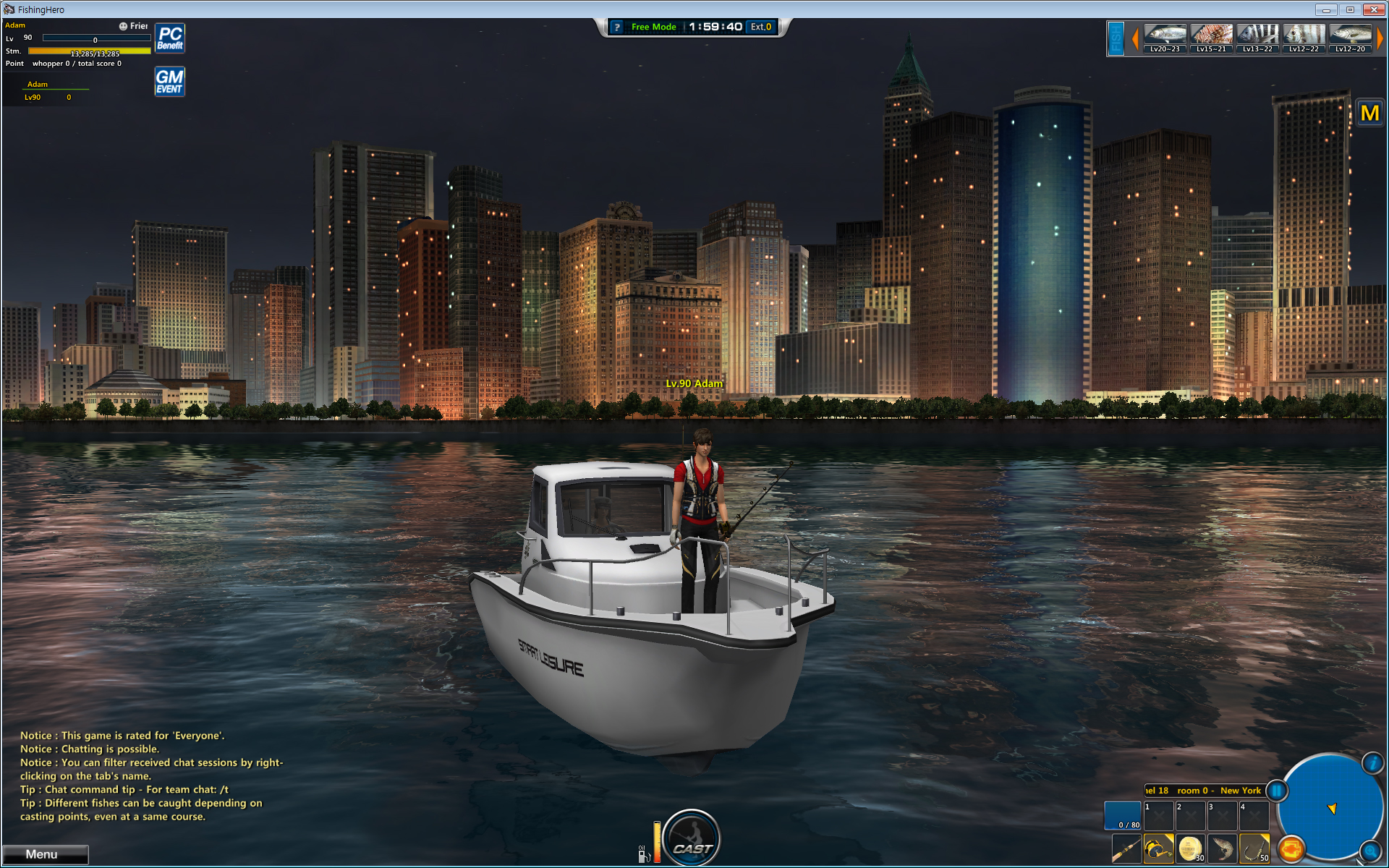Show previous fish with the left orange arrow
Image resolution: width=1389 pixels, height=868 pixels.
1134,38
